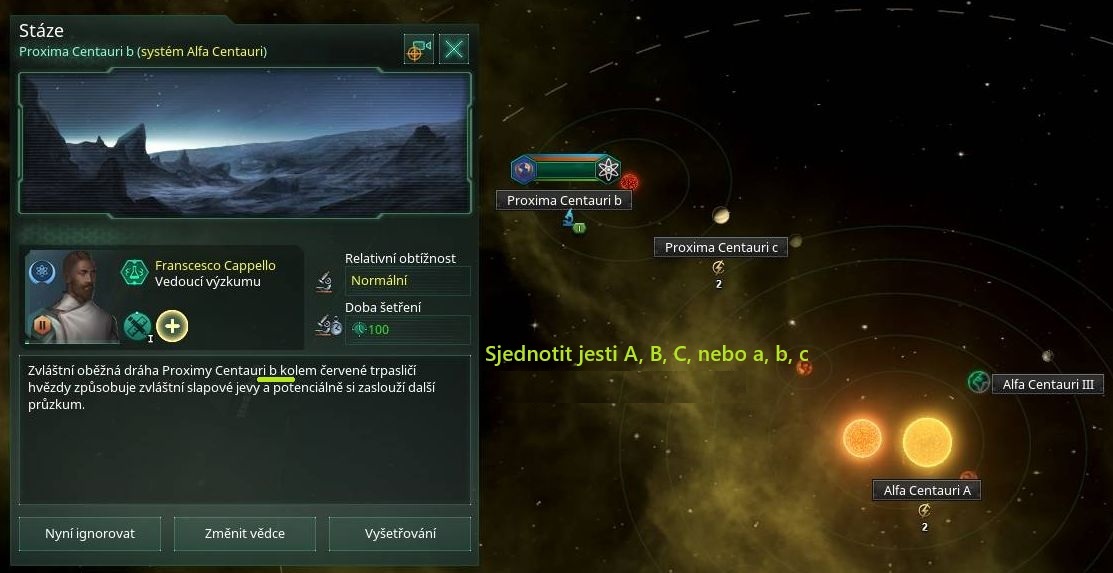
Task: Click the scientist's crossed-tools trait icon
Action: pos(137,325)
